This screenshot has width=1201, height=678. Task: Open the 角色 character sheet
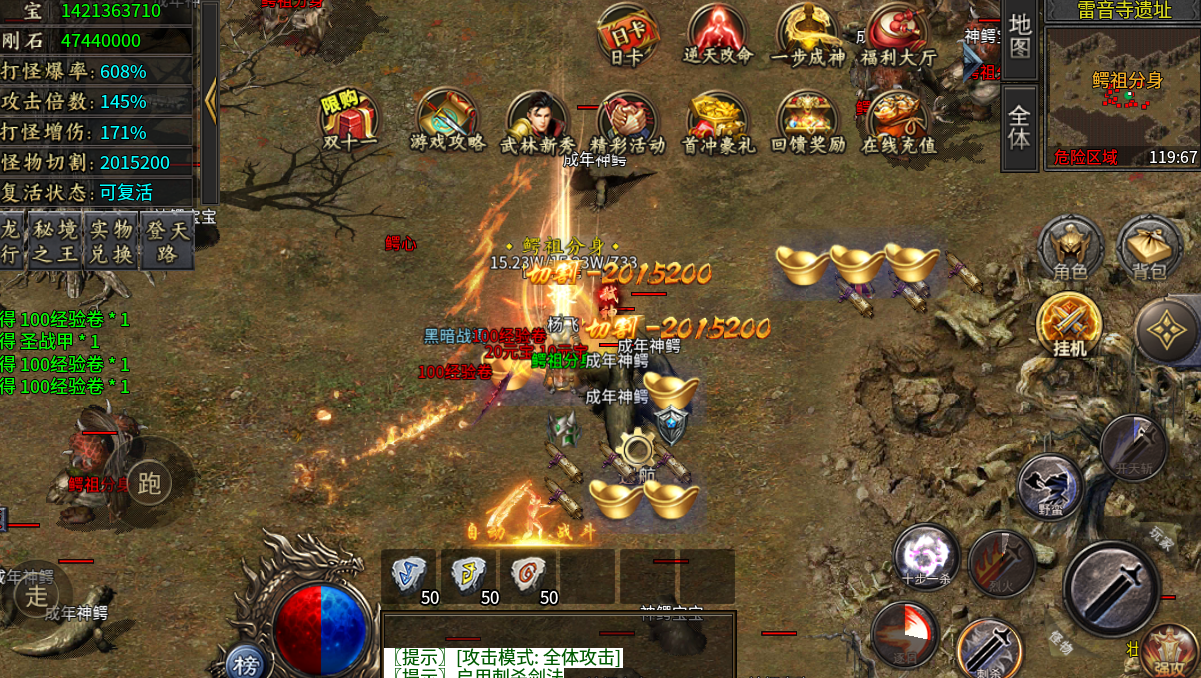tap(1070, 248)
